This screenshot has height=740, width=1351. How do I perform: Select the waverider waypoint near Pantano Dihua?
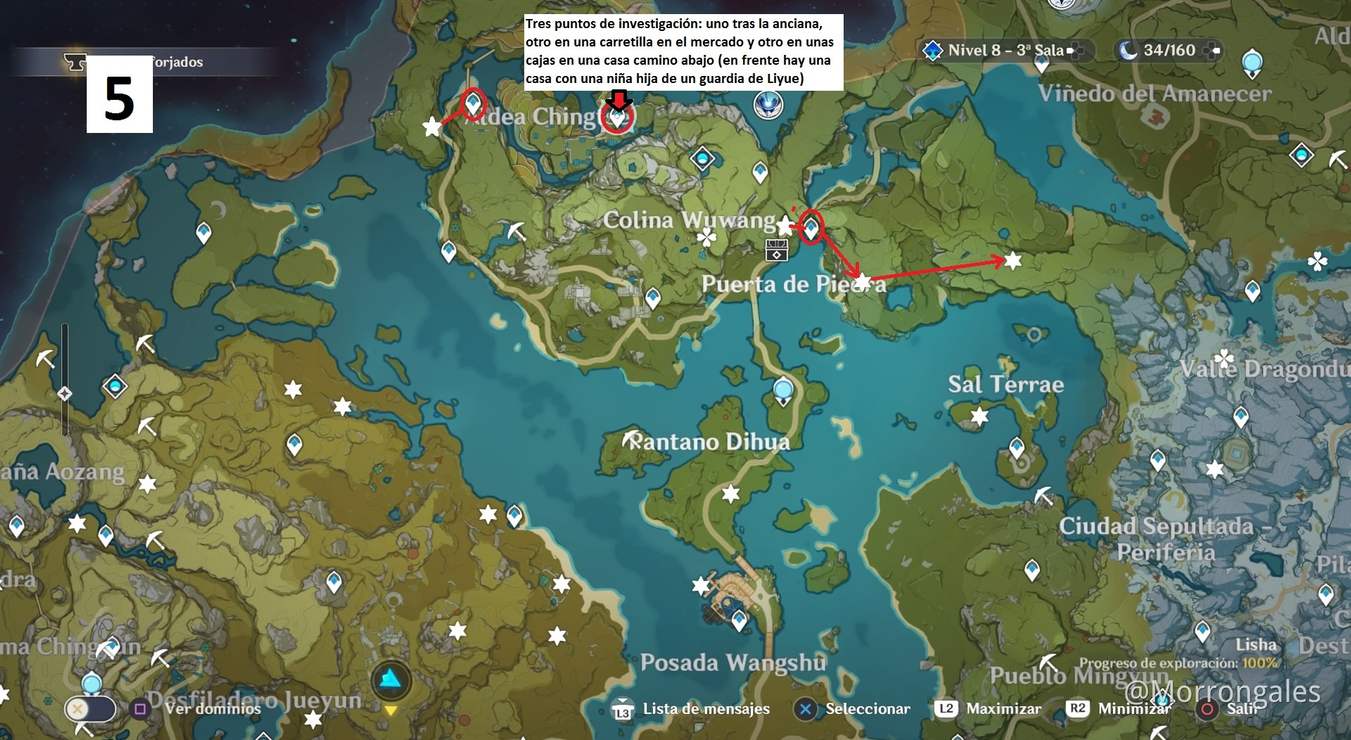point(781,390)
